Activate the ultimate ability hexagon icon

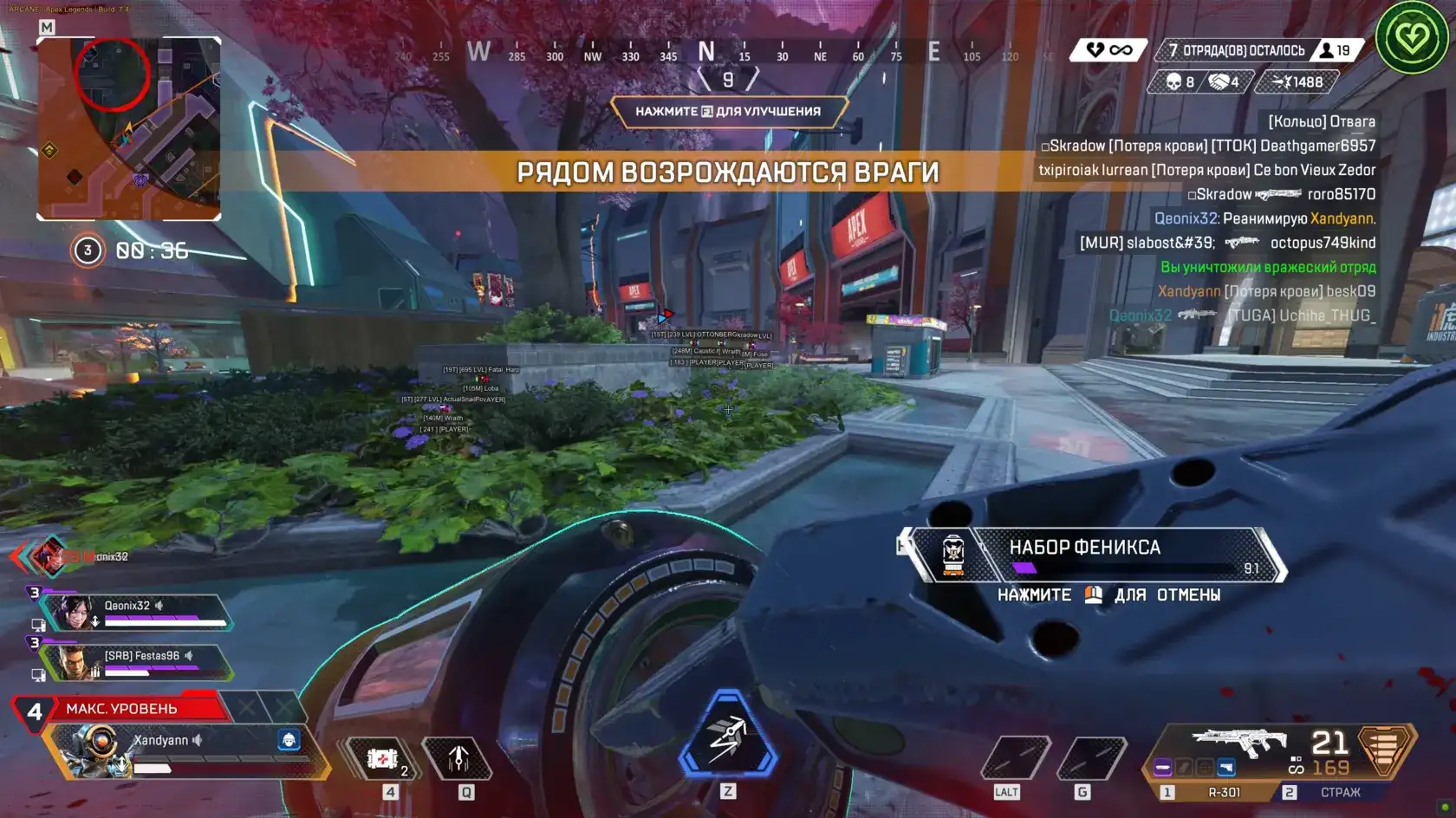tap(728, 735)
